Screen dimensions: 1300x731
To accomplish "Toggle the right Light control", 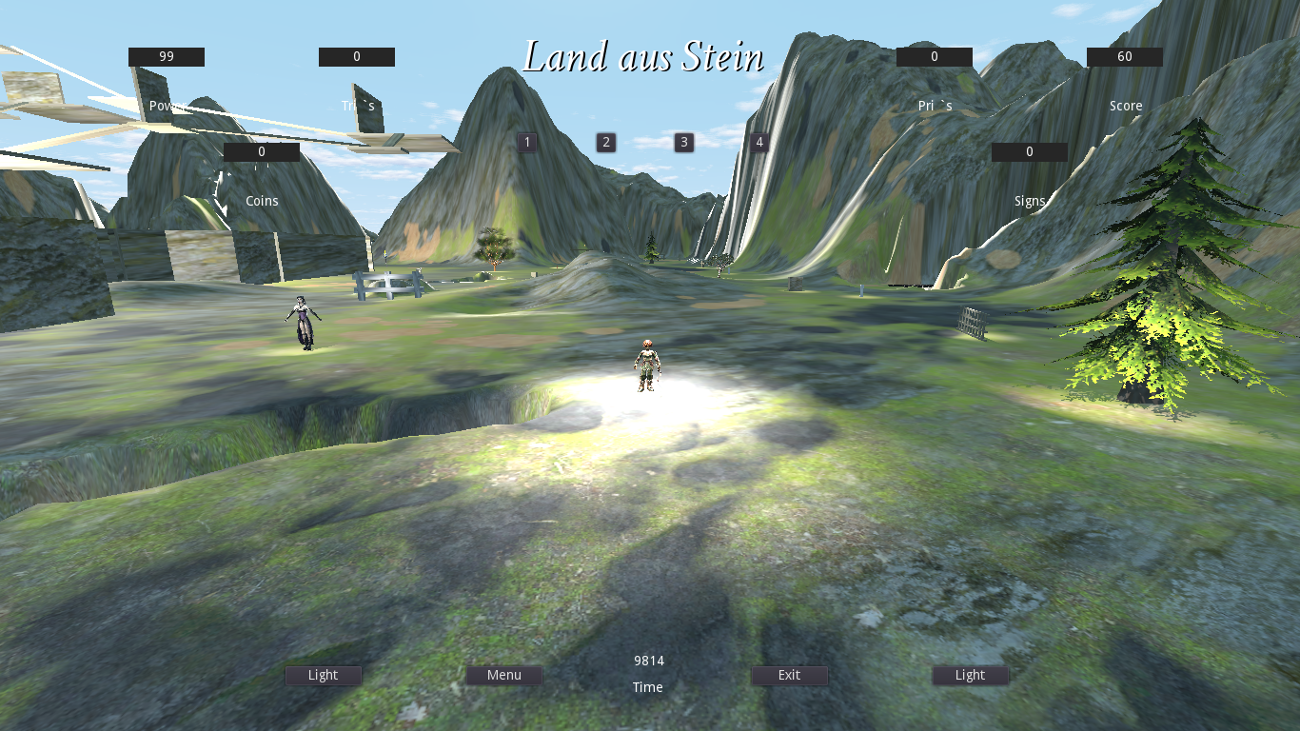I will (969, 675).
